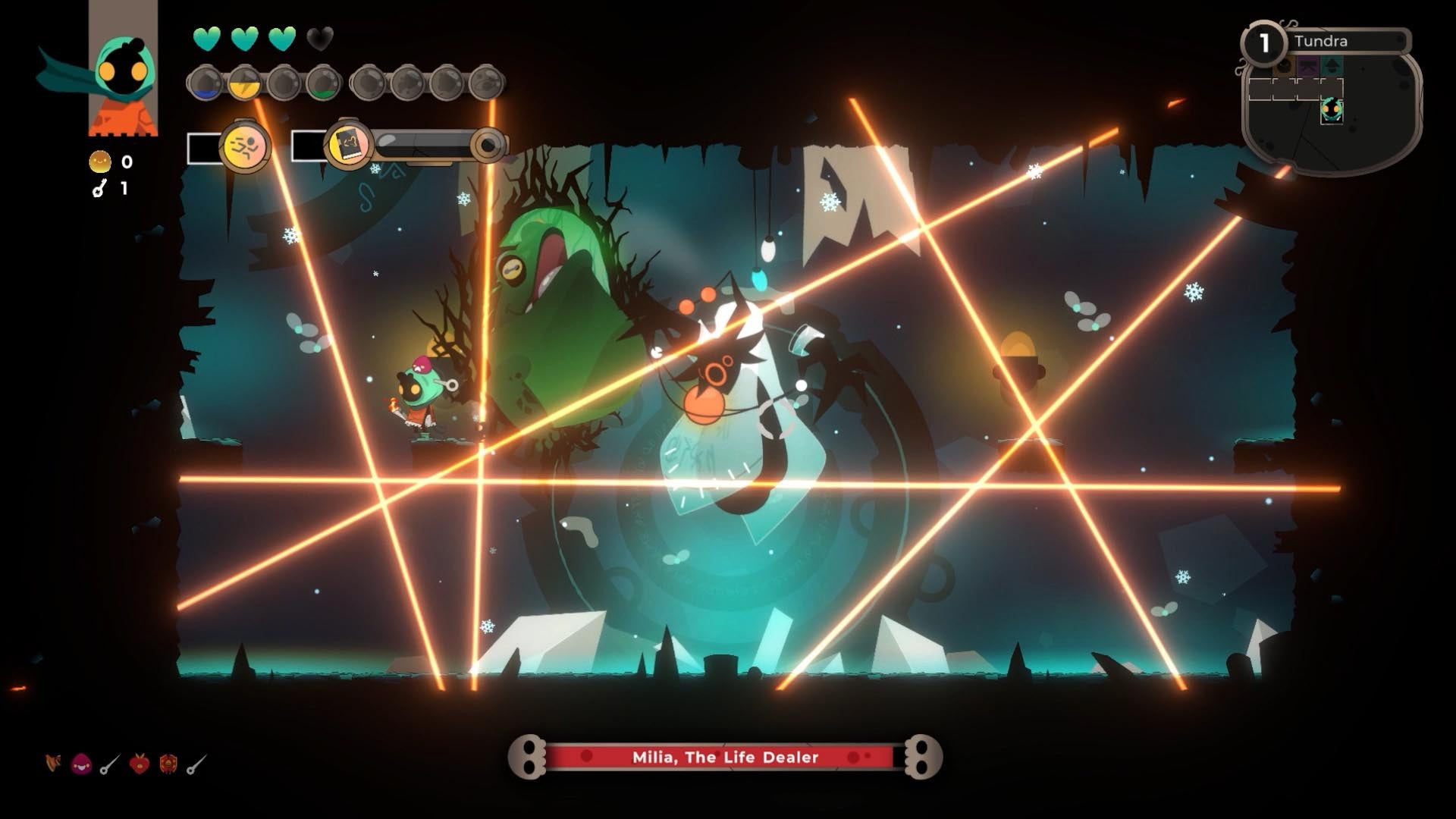Toggle the blue-filled soul charge orb
Viewport: 1456px width, 819px height.
point(207,81)
